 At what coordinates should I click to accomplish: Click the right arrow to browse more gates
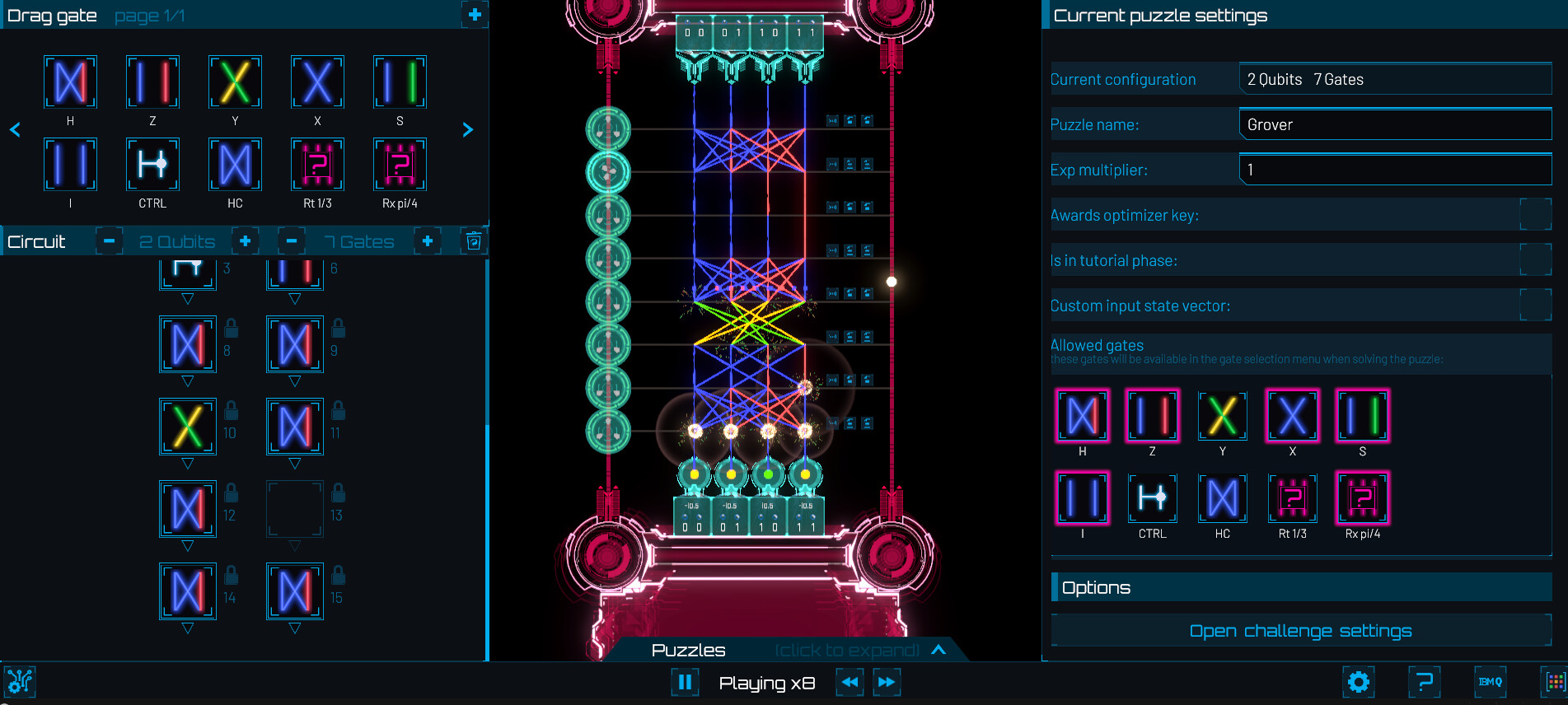click(467, 129)
